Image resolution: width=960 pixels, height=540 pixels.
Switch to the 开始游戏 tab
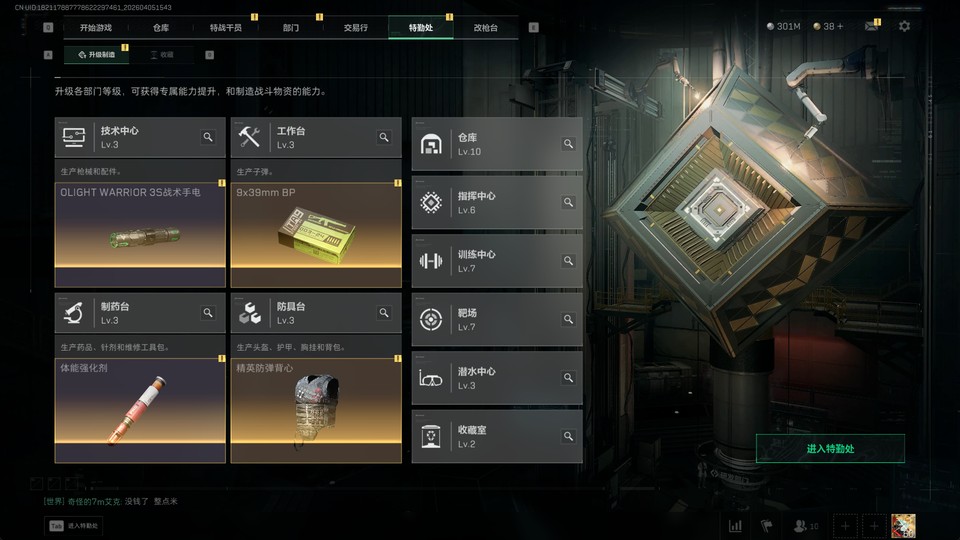click(96, 28)
